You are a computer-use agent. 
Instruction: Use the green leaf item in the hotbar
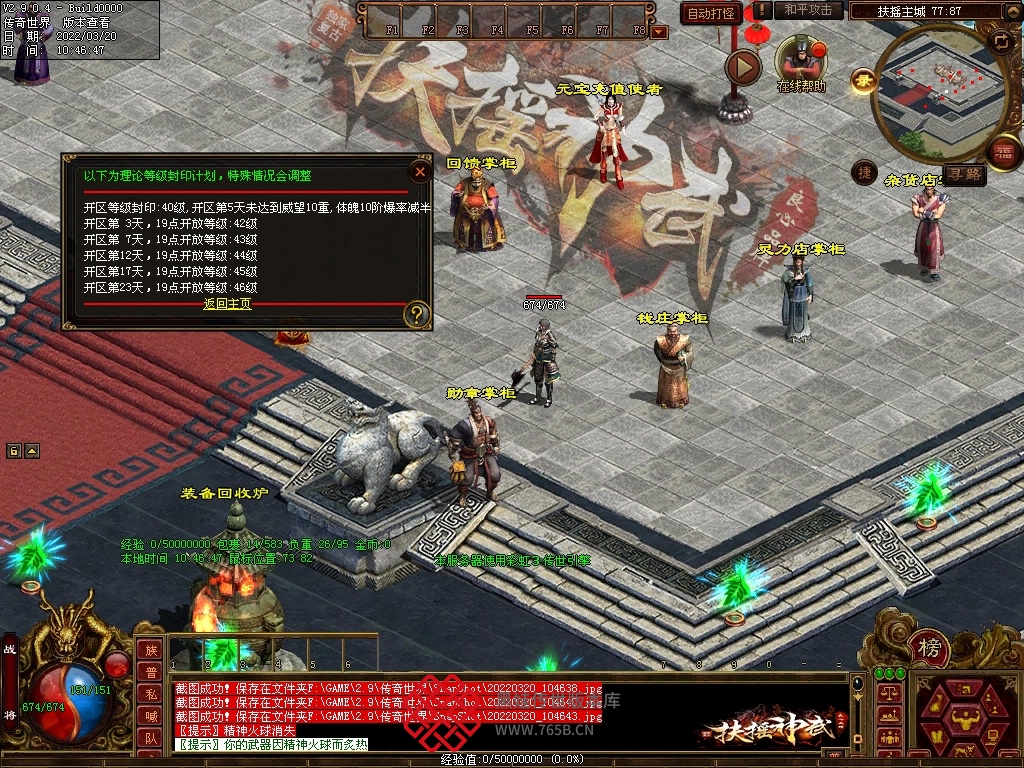(x=221, y=654)
